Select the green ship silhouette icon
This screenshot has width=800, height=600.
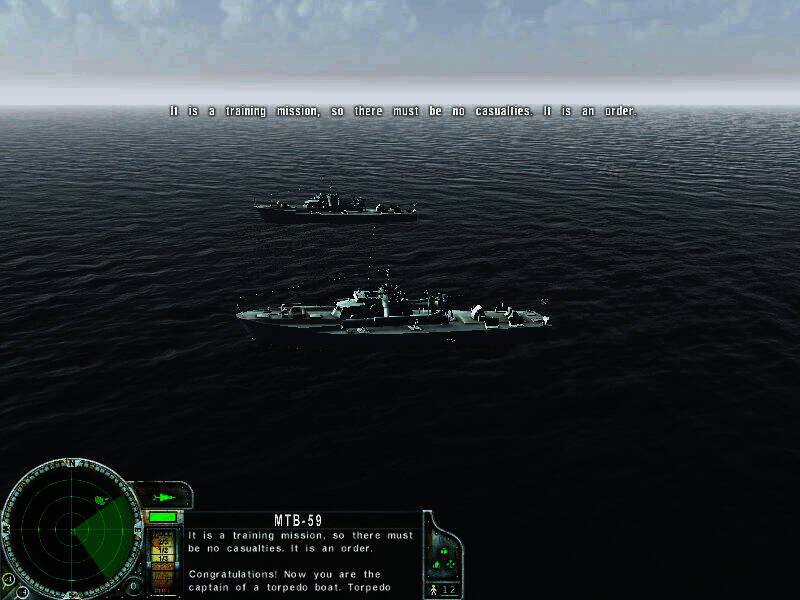click(163, 497)
